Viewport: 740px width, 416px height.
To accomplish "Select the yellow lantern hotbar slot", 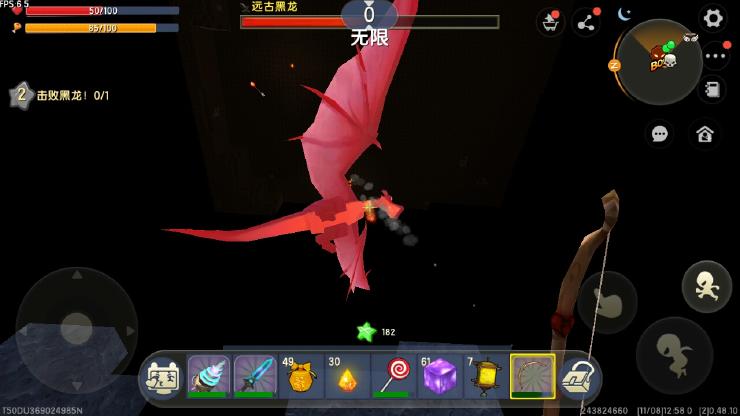I will (485, 377).
